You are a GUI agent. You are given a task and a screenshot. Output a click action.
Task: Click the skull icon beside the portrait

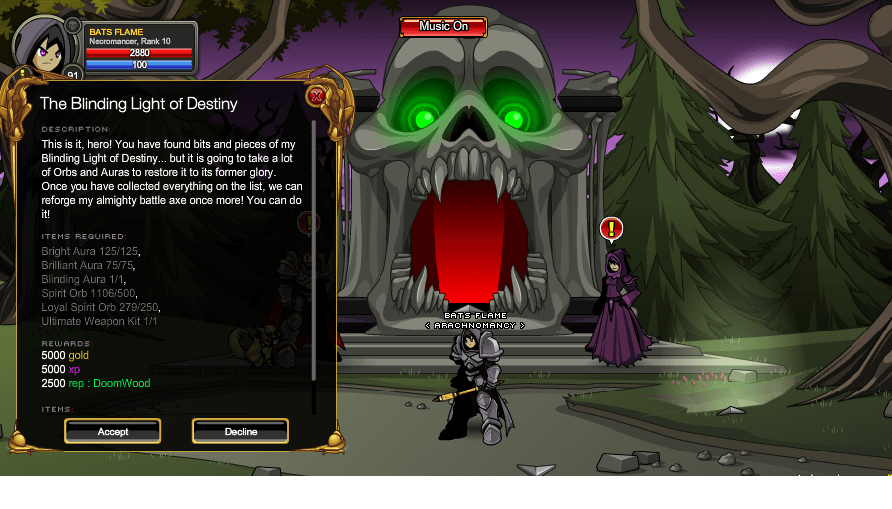(x=73, y=25)
